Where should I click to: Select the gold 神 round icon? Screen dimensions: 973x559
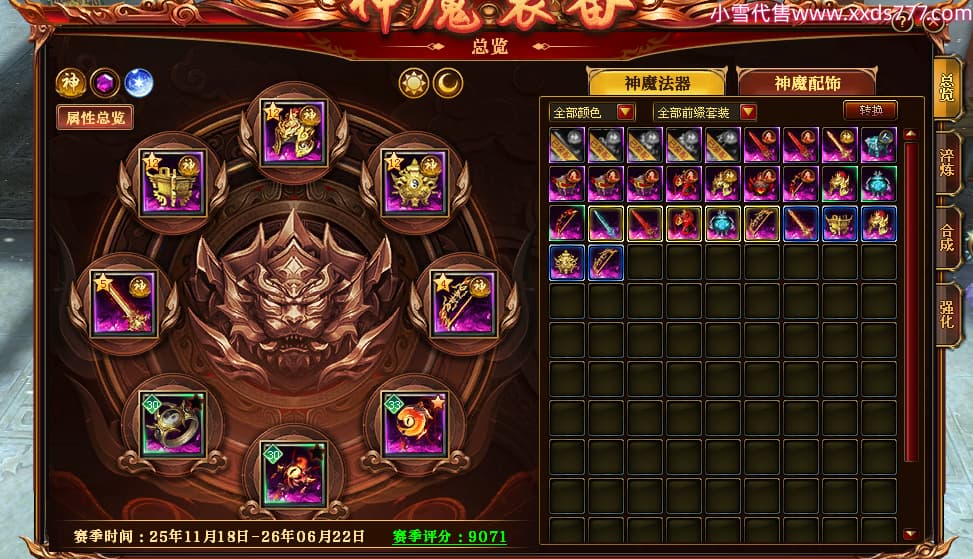[x=71, y=83]
